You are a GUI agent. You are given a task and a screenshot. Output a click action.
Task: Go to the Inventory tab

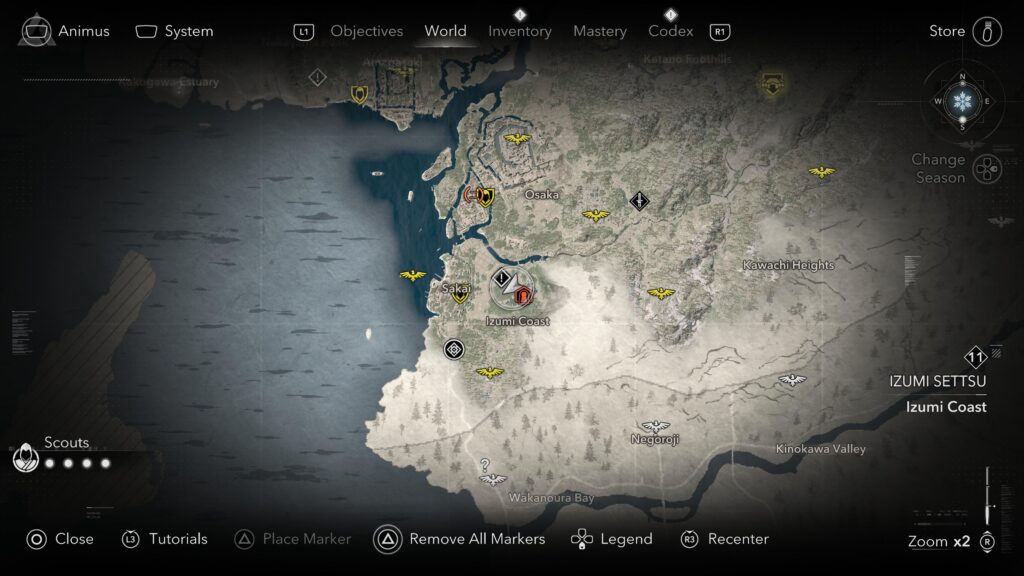519,31
